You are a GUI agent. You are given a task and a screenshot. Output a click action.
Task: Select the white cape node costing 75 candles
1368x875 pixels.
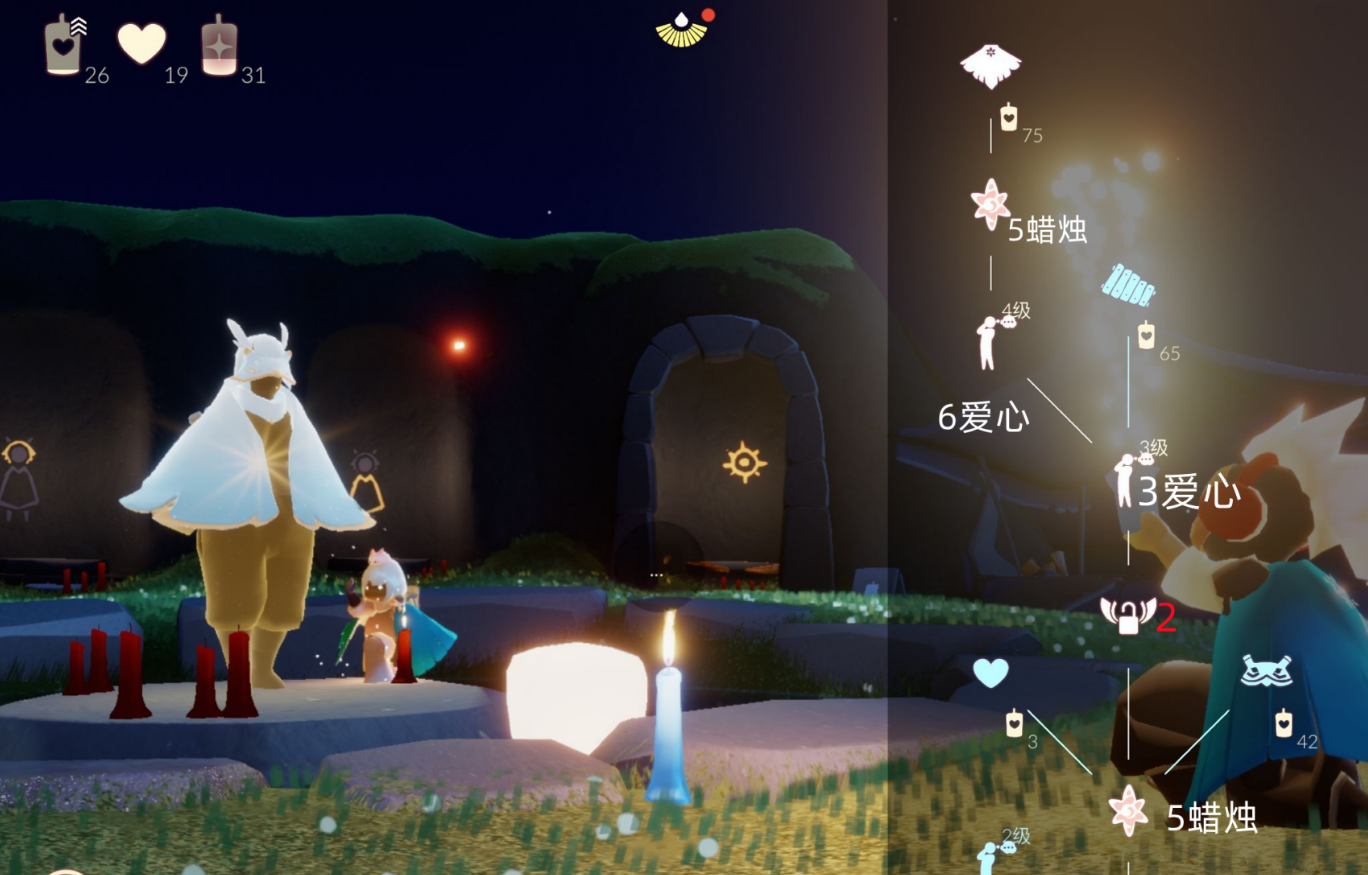[990, 67]
